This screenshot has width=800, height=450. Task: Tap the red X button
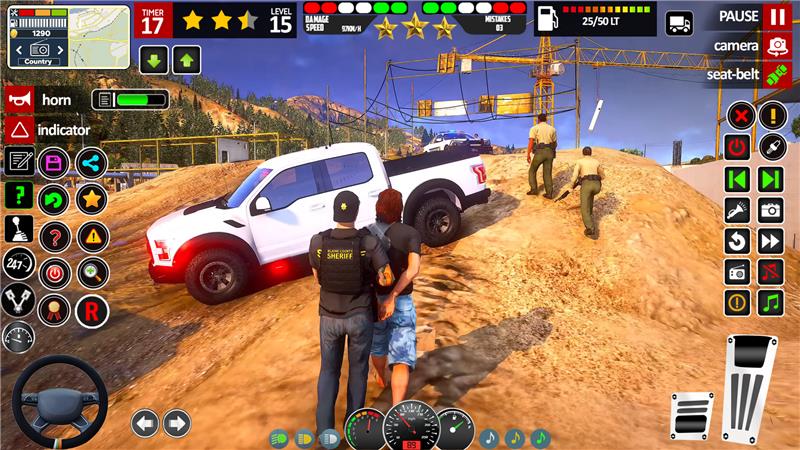tap(740, 115)
